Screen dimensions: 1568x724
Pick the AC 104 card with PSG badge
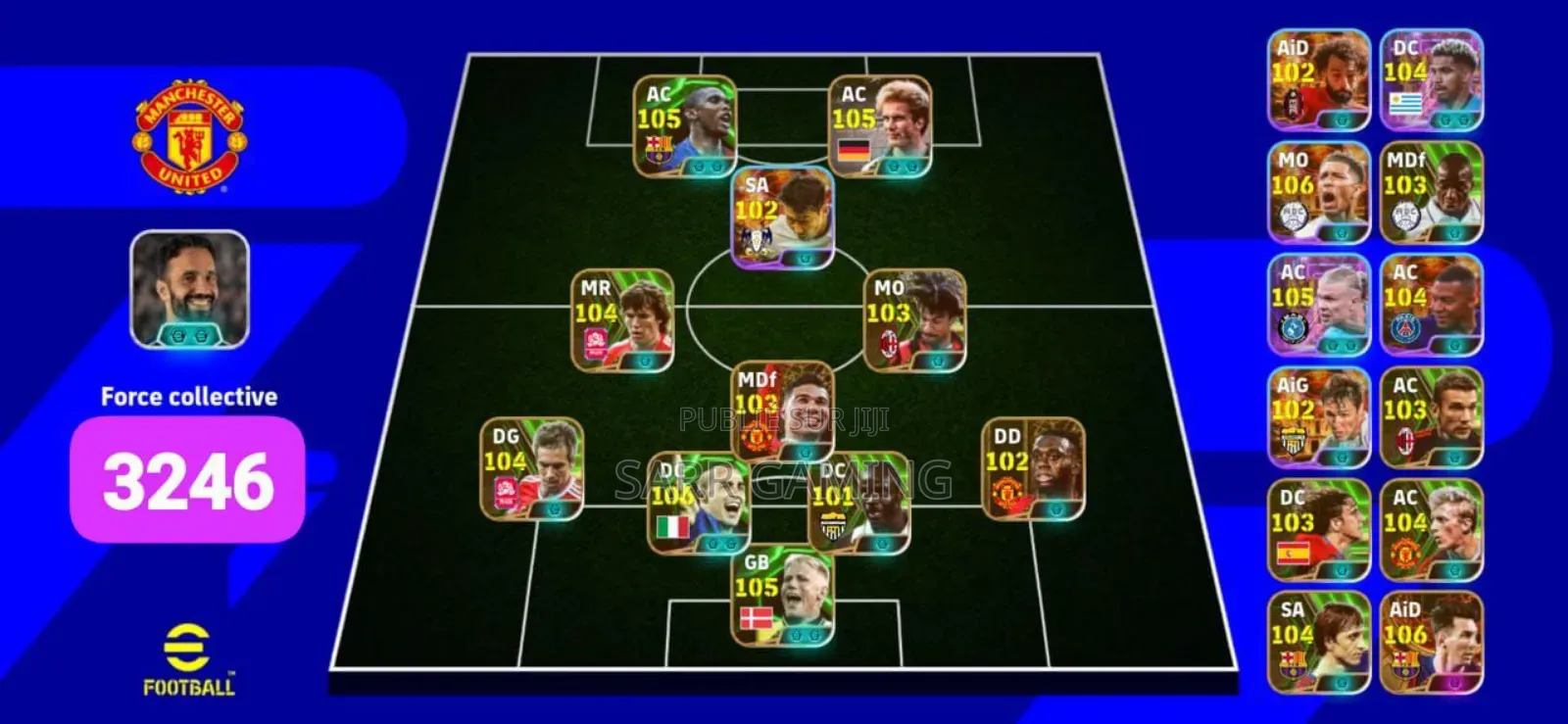[1431, 306]
